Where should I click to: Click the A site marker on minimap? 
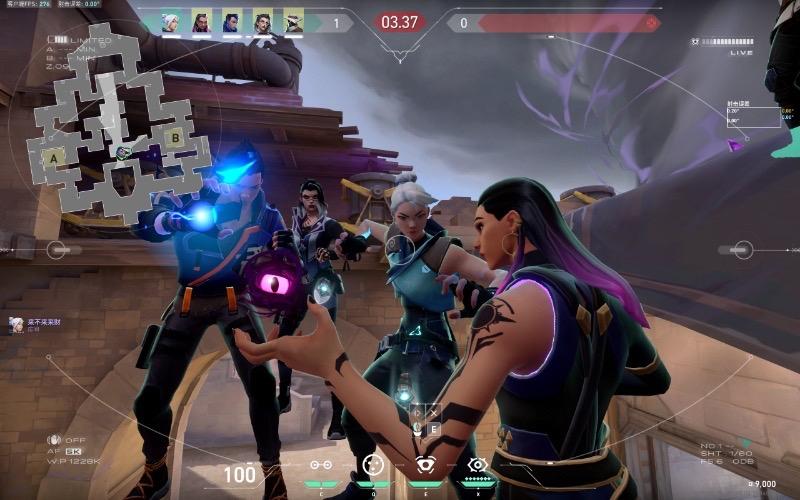coord(53,157)
